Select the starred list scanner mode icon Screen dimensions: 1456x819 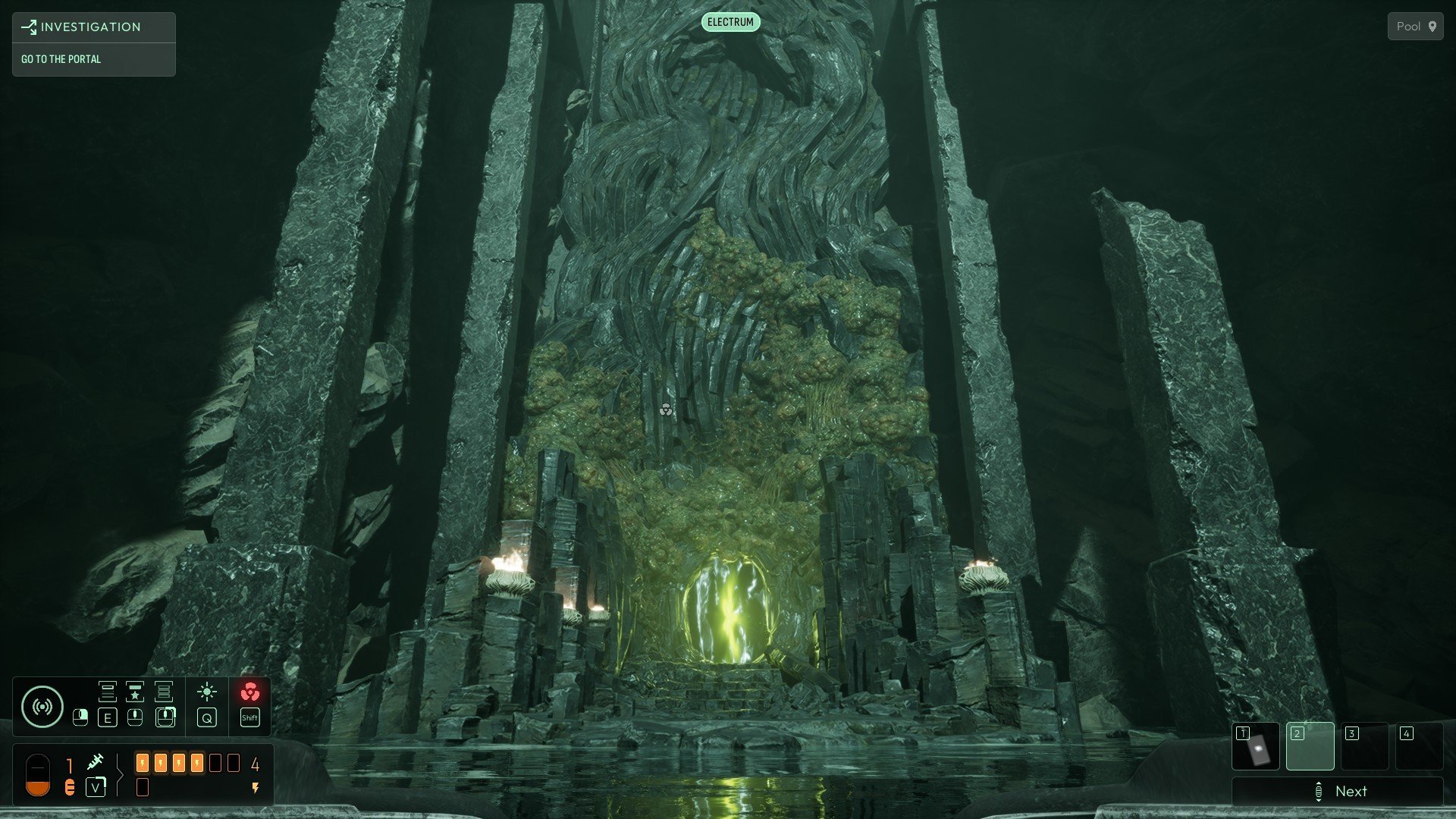click(135, 692)
